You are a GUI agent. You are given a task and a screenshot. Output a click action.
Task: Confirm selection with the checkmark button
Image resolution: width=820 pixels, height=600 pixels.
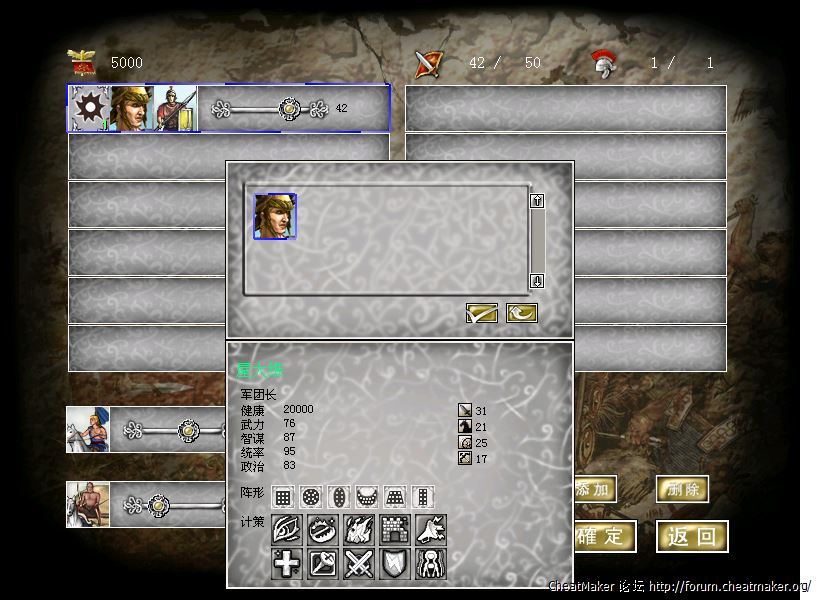(482, 313)
